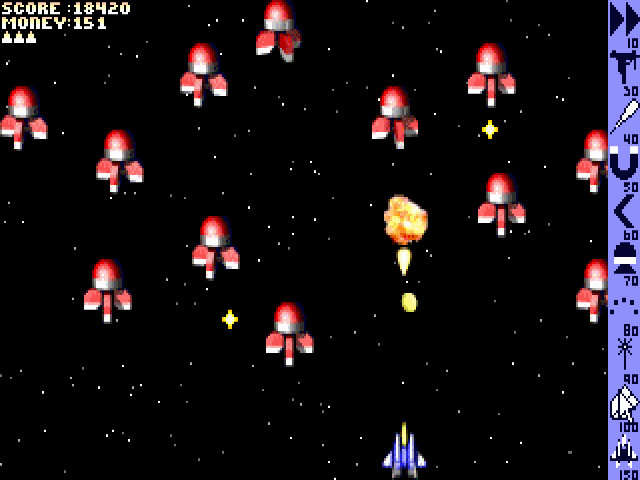Buy the speed-up double arrow upgrade

624,21
